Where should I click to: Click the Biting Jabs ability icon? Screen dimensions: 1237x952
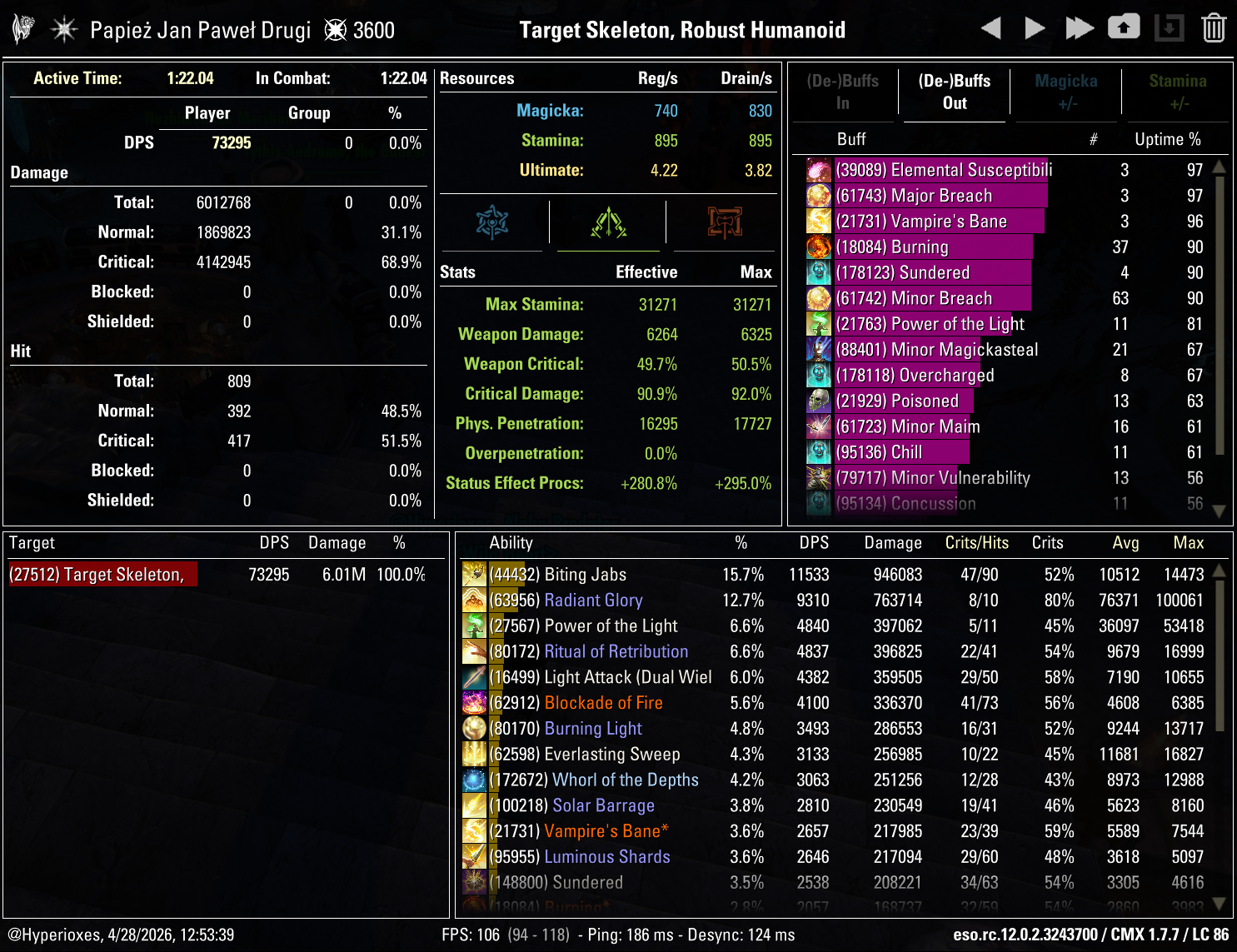pyautogui.click(x=474, y=574)
